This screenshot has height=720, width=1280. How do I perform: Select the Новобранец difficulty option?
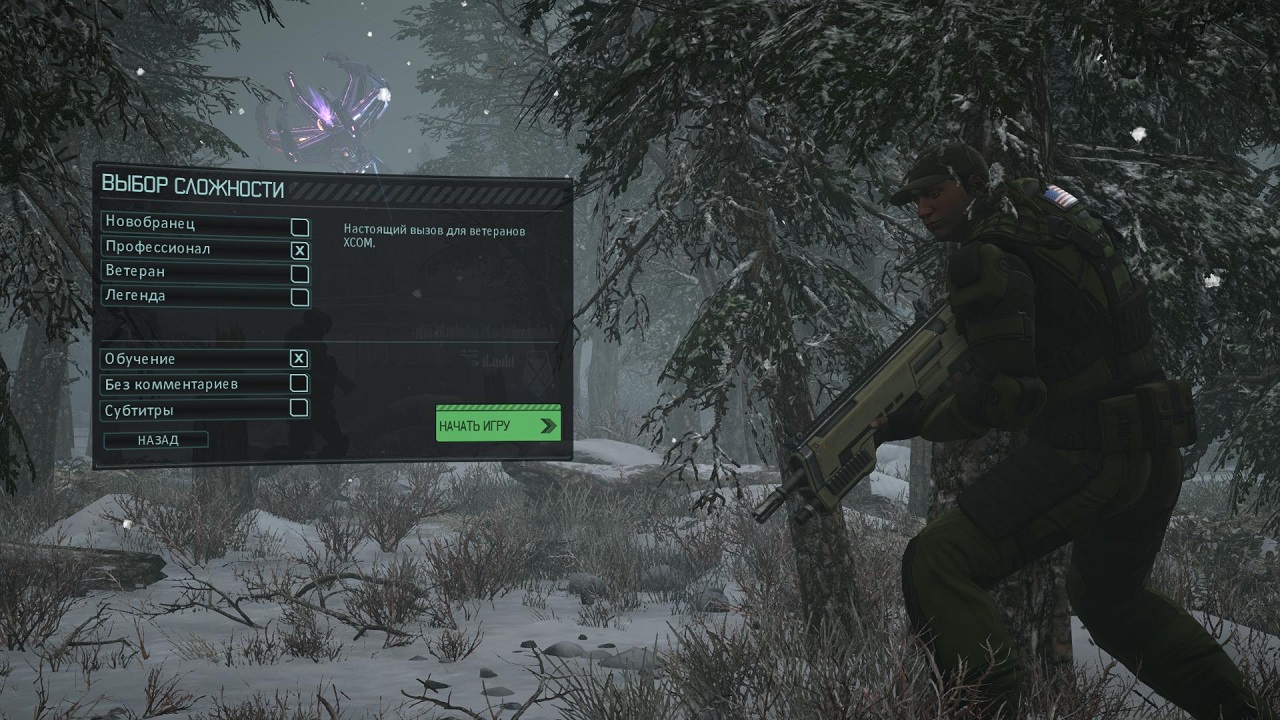[299, 226]
